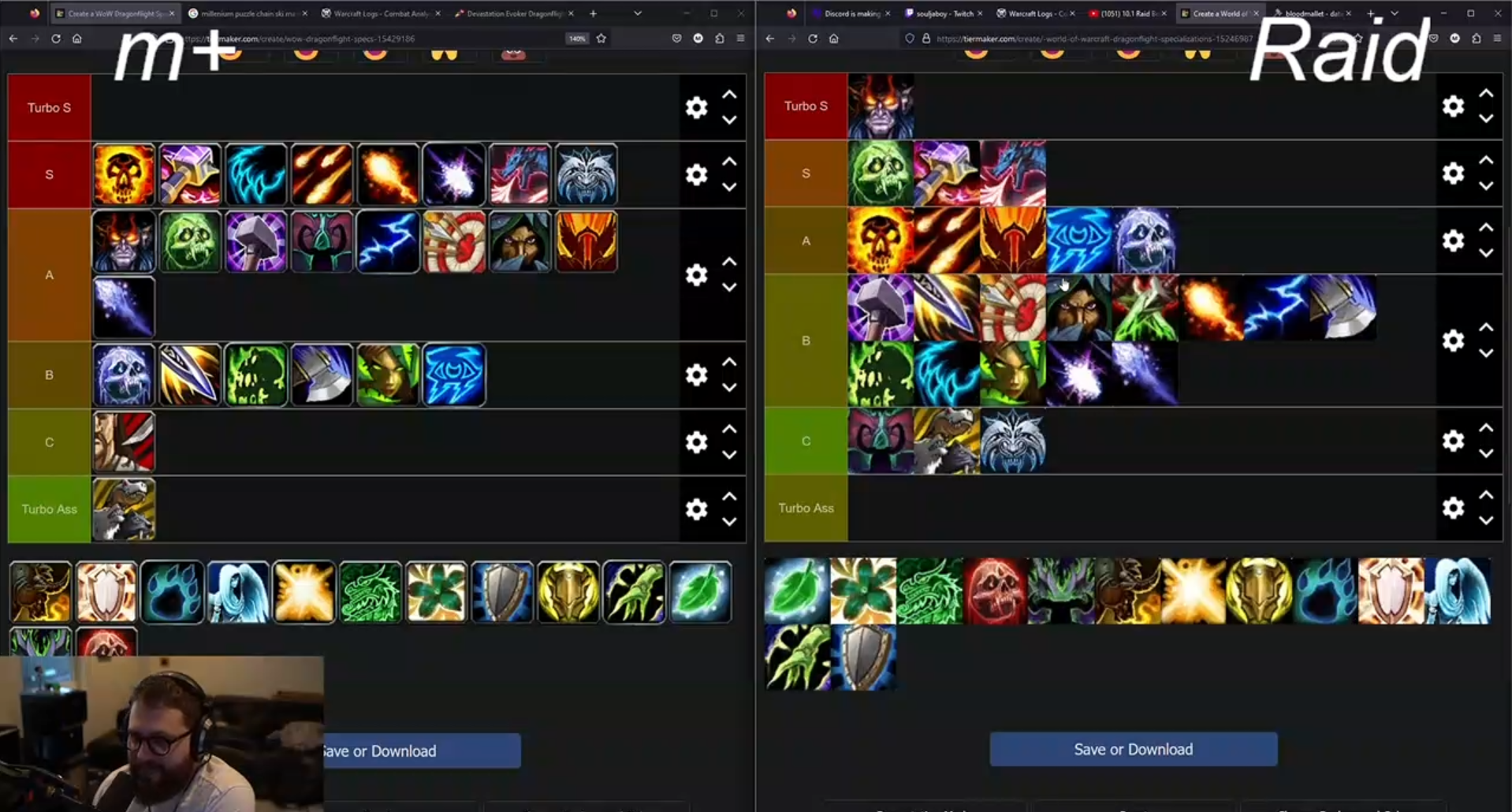Open settings gear for the Turbo S tier row

coord(696,107)
